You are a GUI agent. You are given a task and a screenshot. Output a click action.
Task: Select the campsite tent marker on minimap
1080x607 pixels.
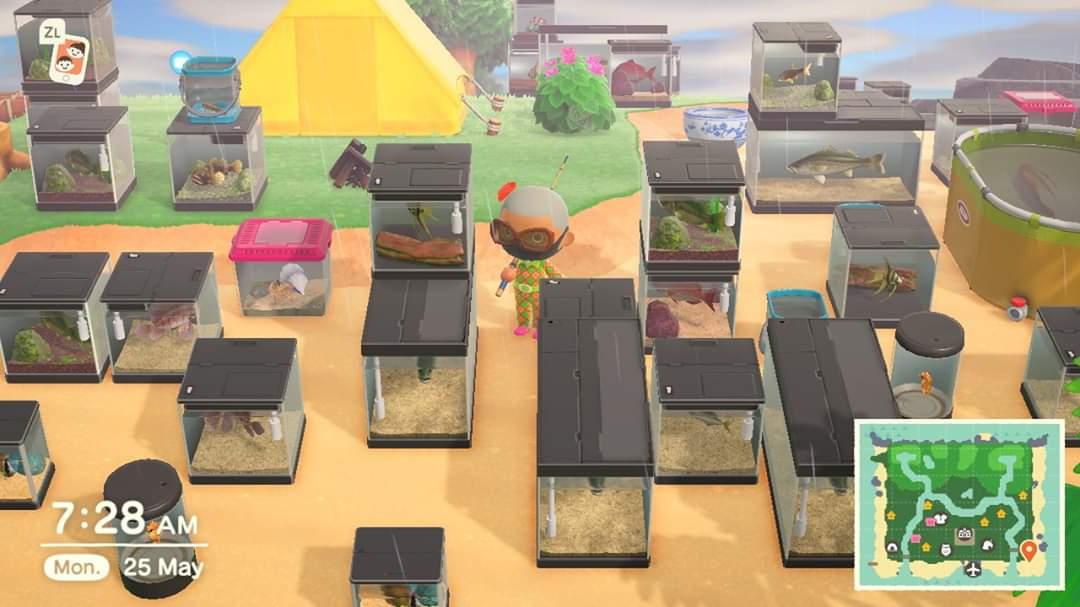892,547
